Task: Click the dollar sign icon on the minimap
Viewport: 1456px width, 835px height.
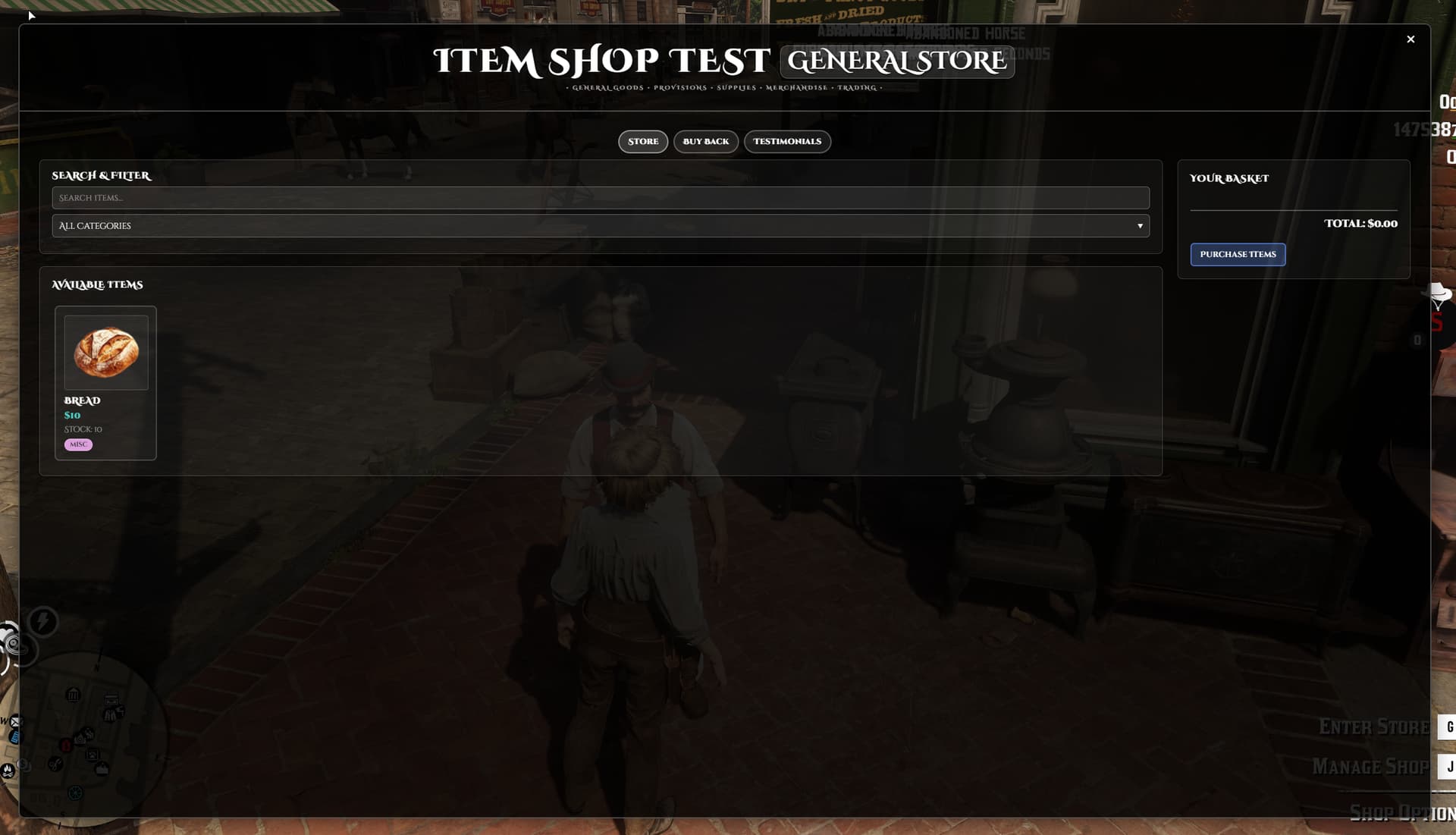Action: (23, 763)
